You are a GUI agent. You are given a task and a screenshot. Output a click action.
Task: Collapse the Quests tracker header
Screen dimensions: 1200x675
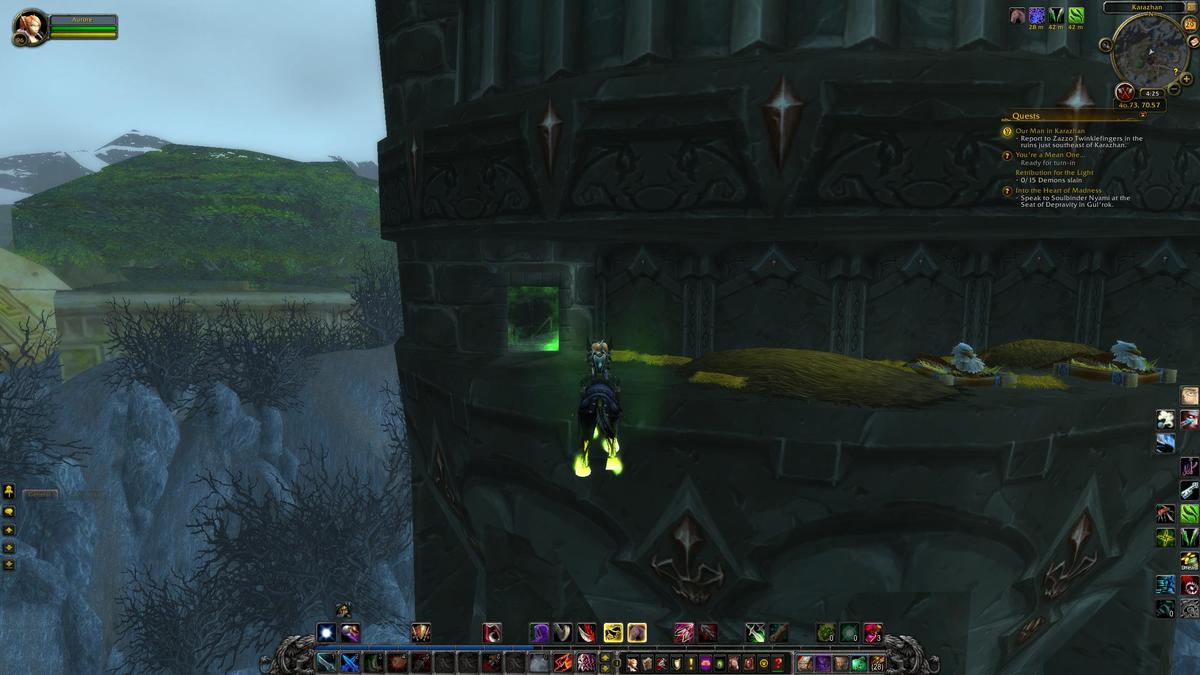coord(1143,115)
